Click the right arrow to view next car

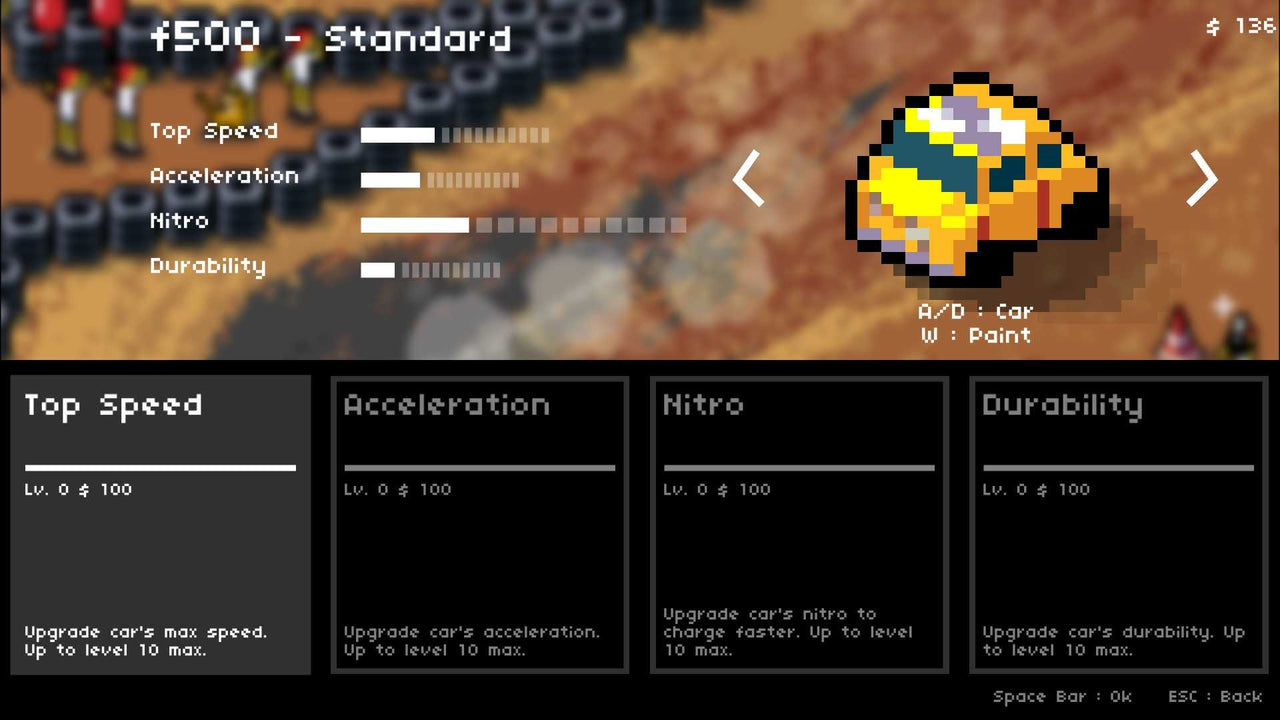point(1202,178)
